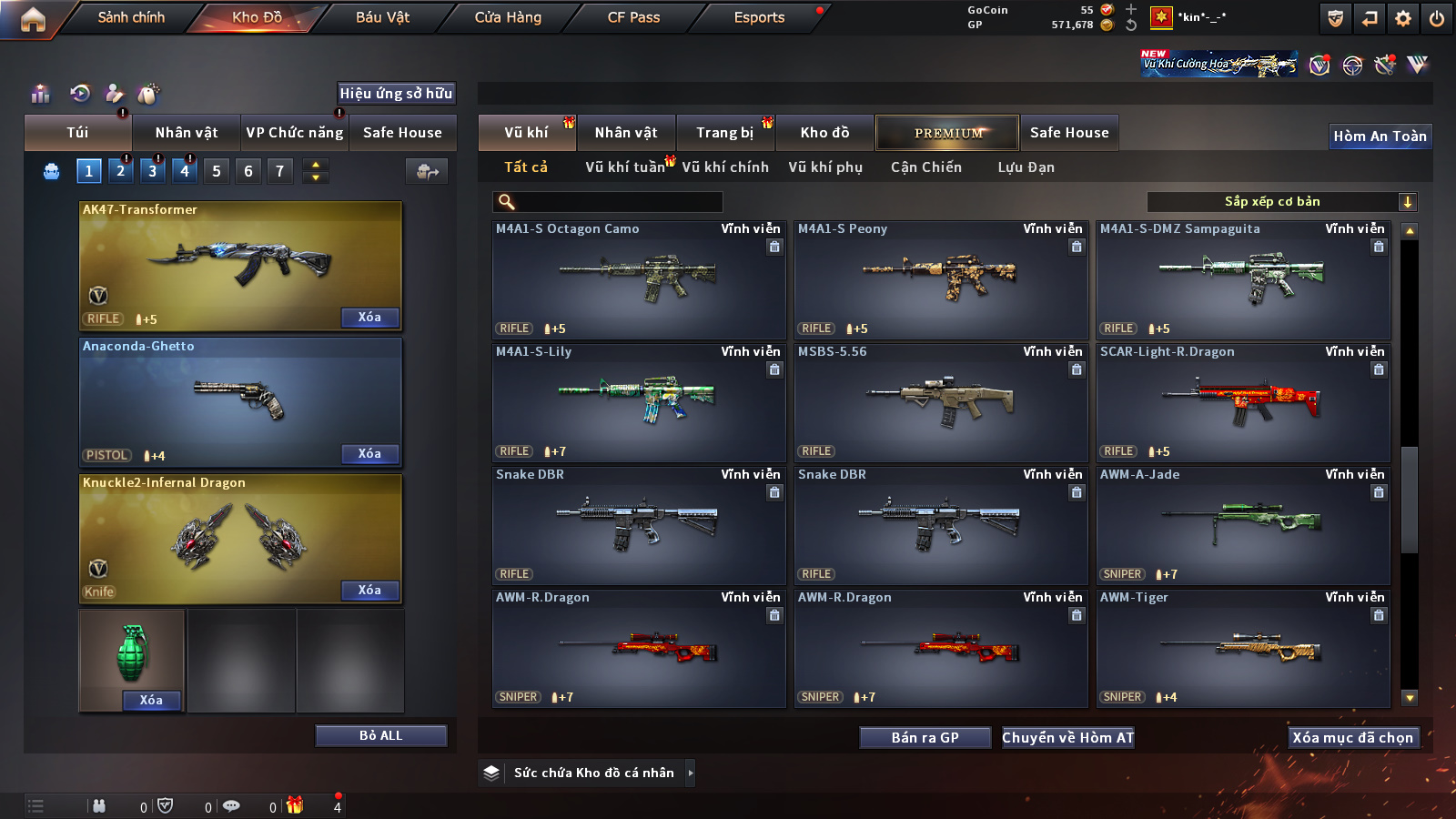Open the CF Pass tab

coord(633,17)
